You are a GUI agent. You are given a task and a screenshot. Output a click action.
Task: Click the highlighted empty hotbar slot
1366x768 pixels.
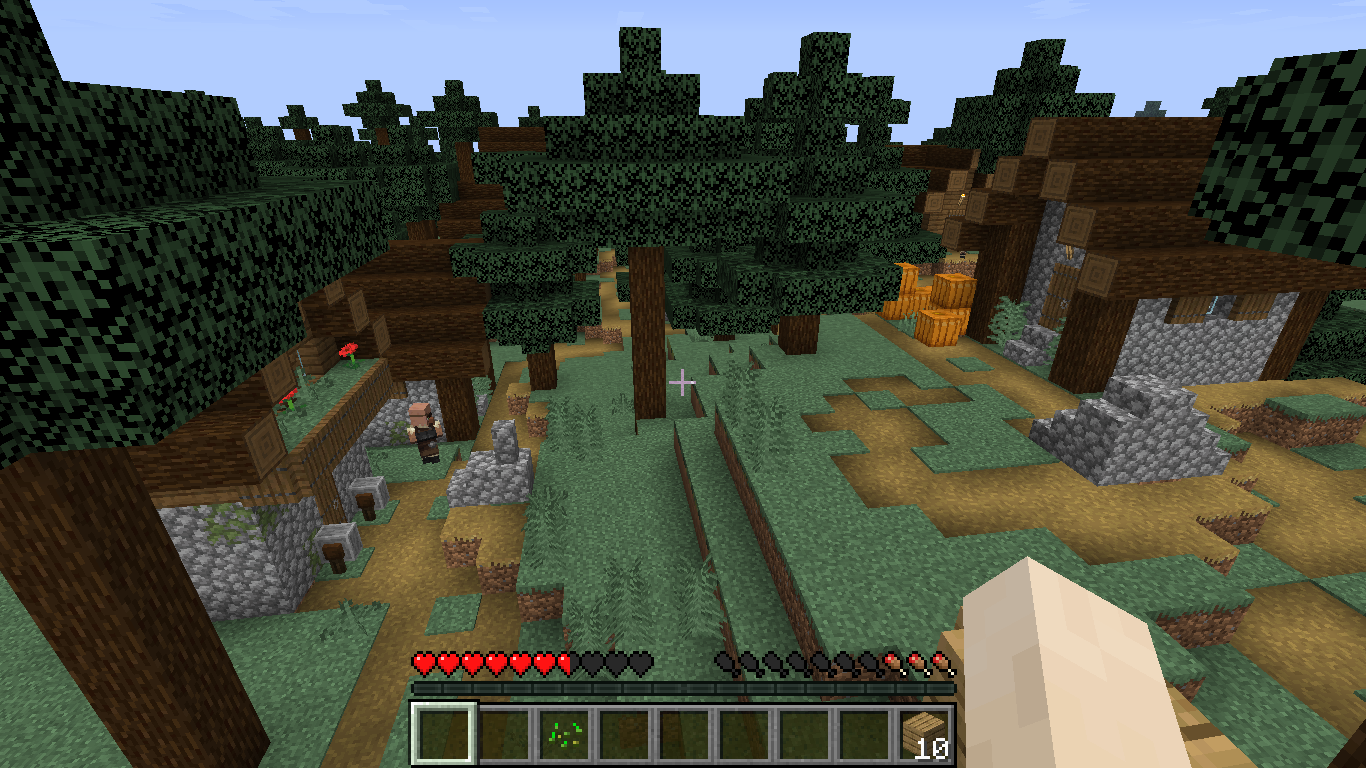(444, 736)
